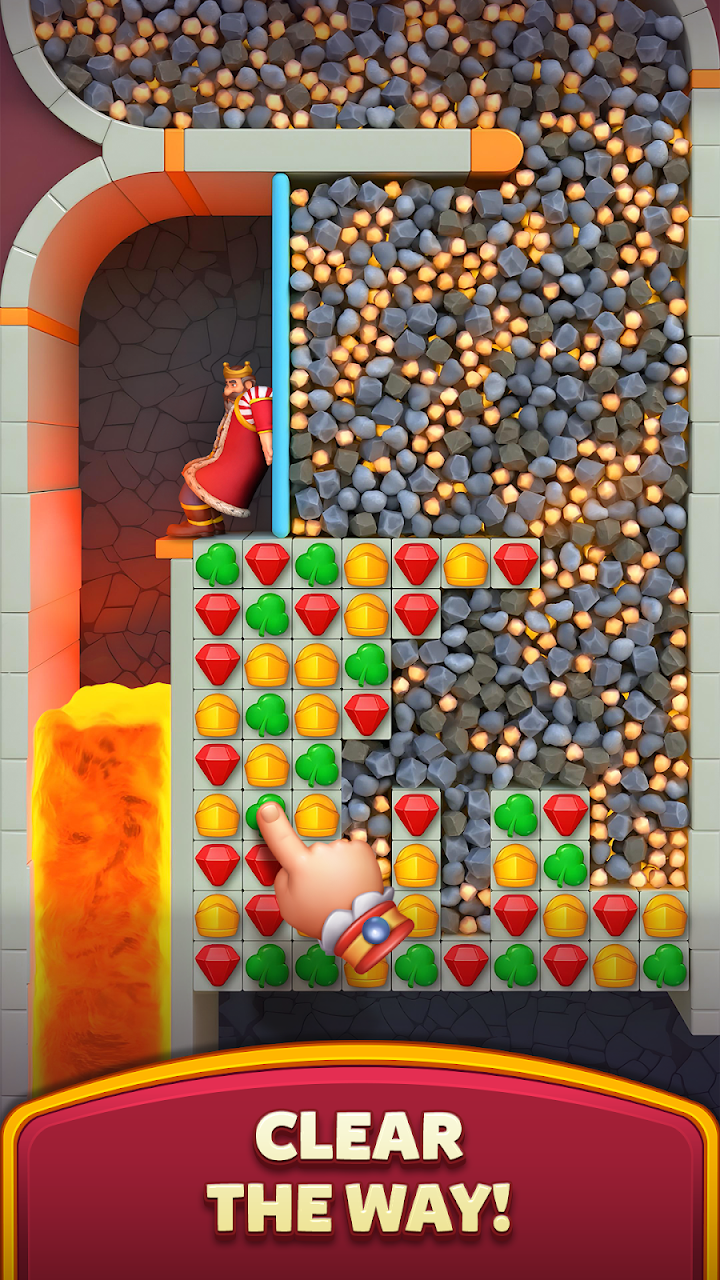The height and width of the screenshot is (1280, 720).
Task: Pick the red gem atop the gravel-surrounded single column
Action: point(416,814)
